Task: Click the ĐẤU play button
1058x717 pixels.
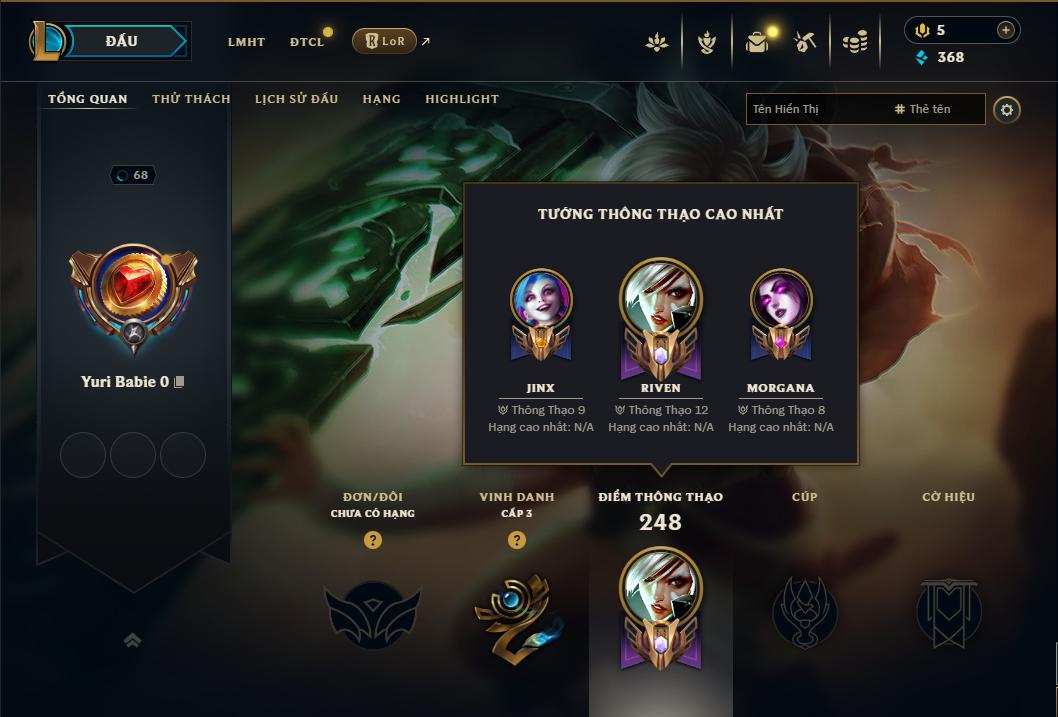Action: [121, 41]
